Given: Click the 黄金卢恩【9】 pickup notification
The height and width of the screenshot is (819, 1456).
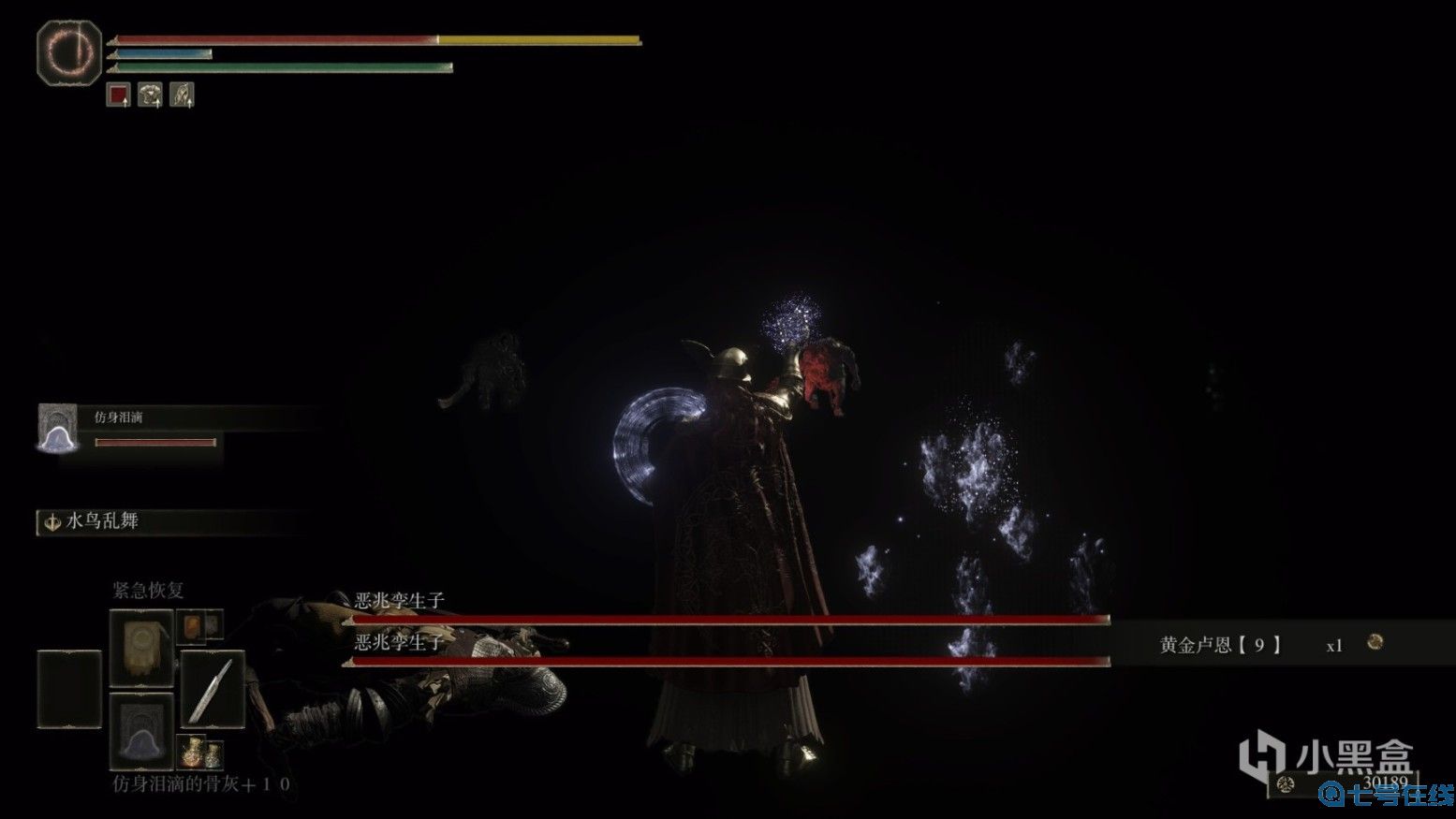Looking at the screenshot, I should (1220, 645).
